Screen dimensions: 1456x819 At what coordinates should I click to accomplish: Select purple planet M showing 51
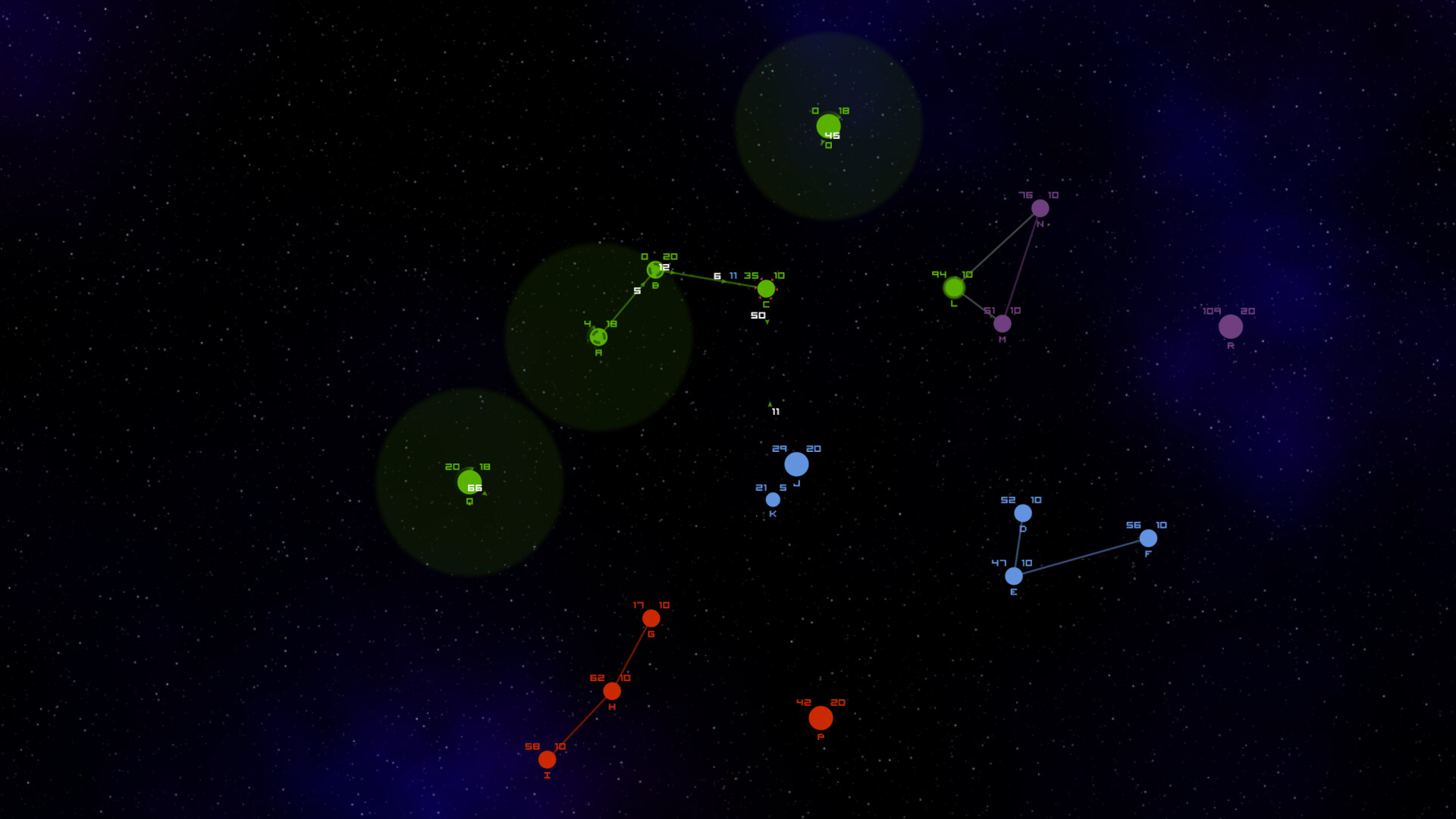pos(1003,324)
